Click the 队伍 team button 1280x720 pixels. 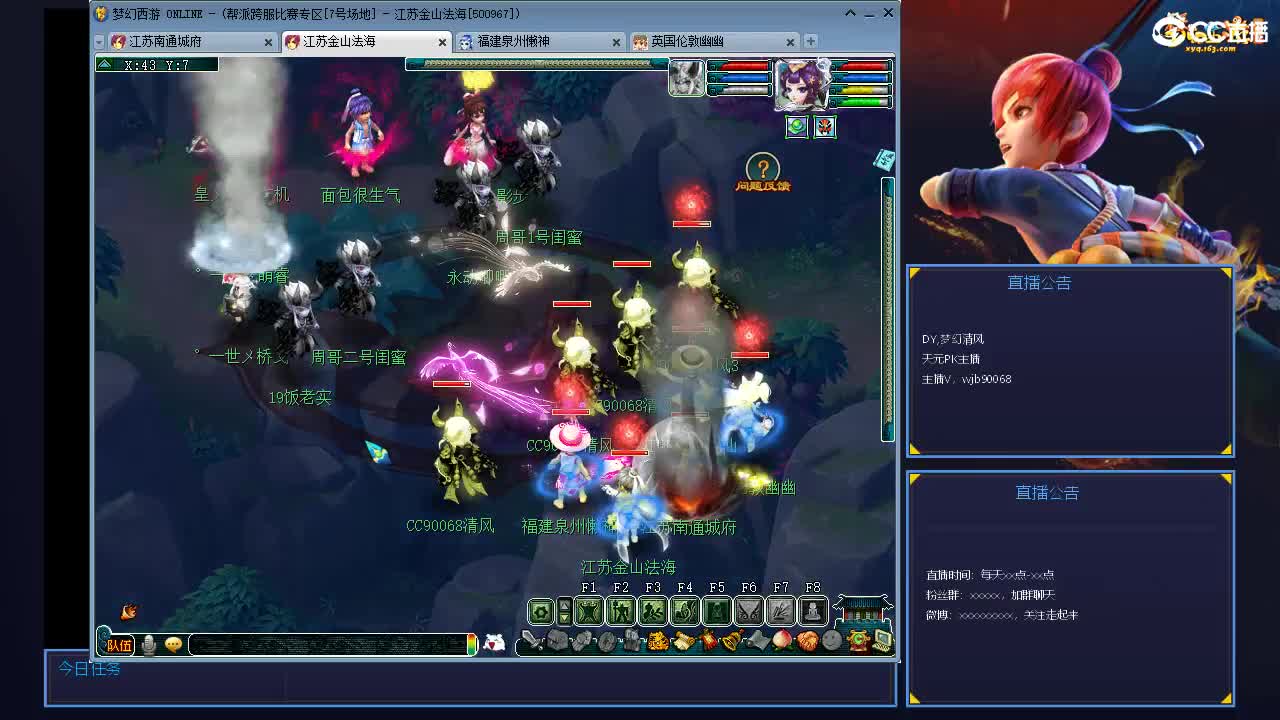[x=118, y=645]
